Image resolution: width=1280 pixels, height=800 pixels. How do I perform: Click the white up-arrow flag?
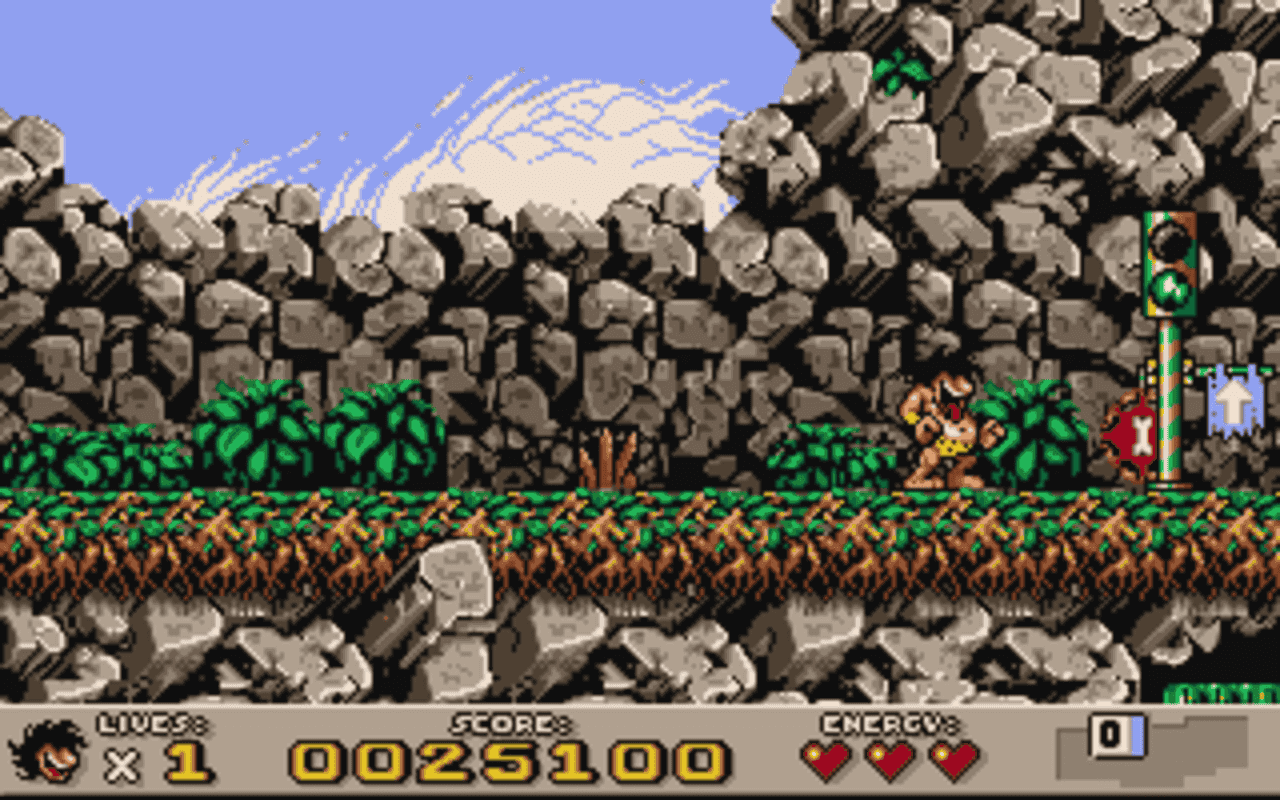(1232, 408)
